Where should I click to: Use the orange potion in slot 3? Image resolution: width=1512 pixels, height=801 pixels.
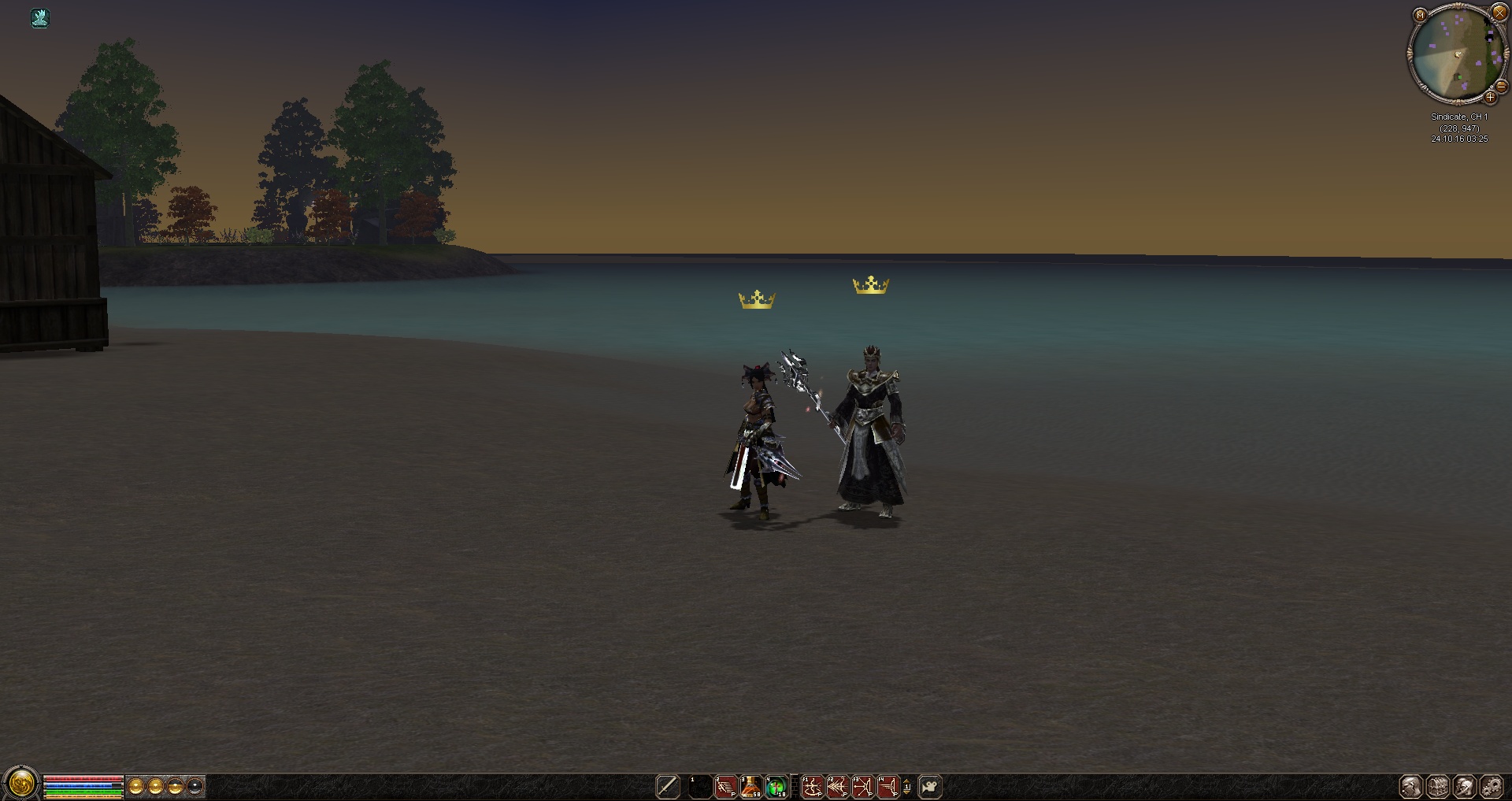point(751,786)
